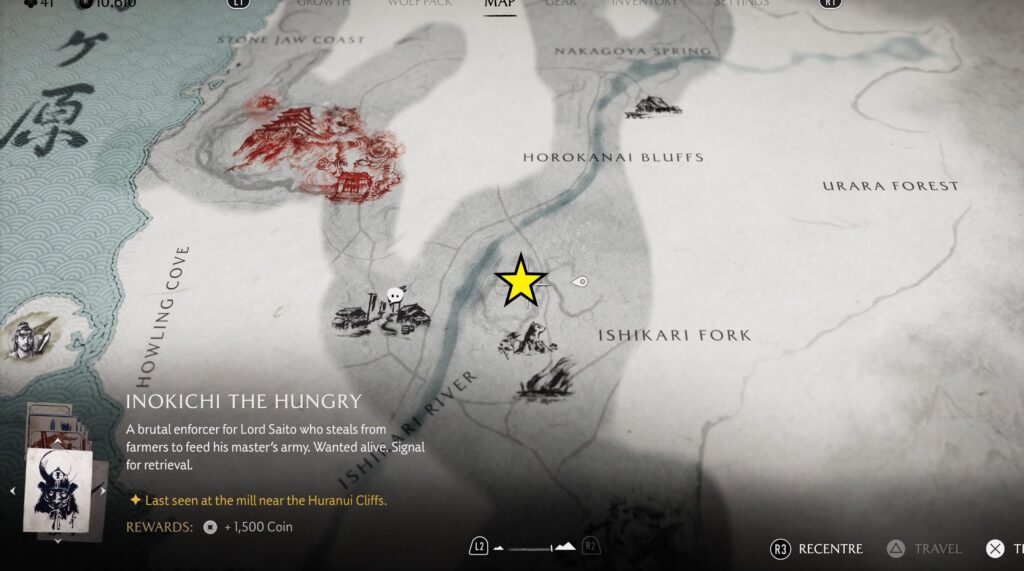This screenshot has width=1024, height=571.
Task: Go to the Settings tab
Action: pyautogui.click(x=741, y=4)
